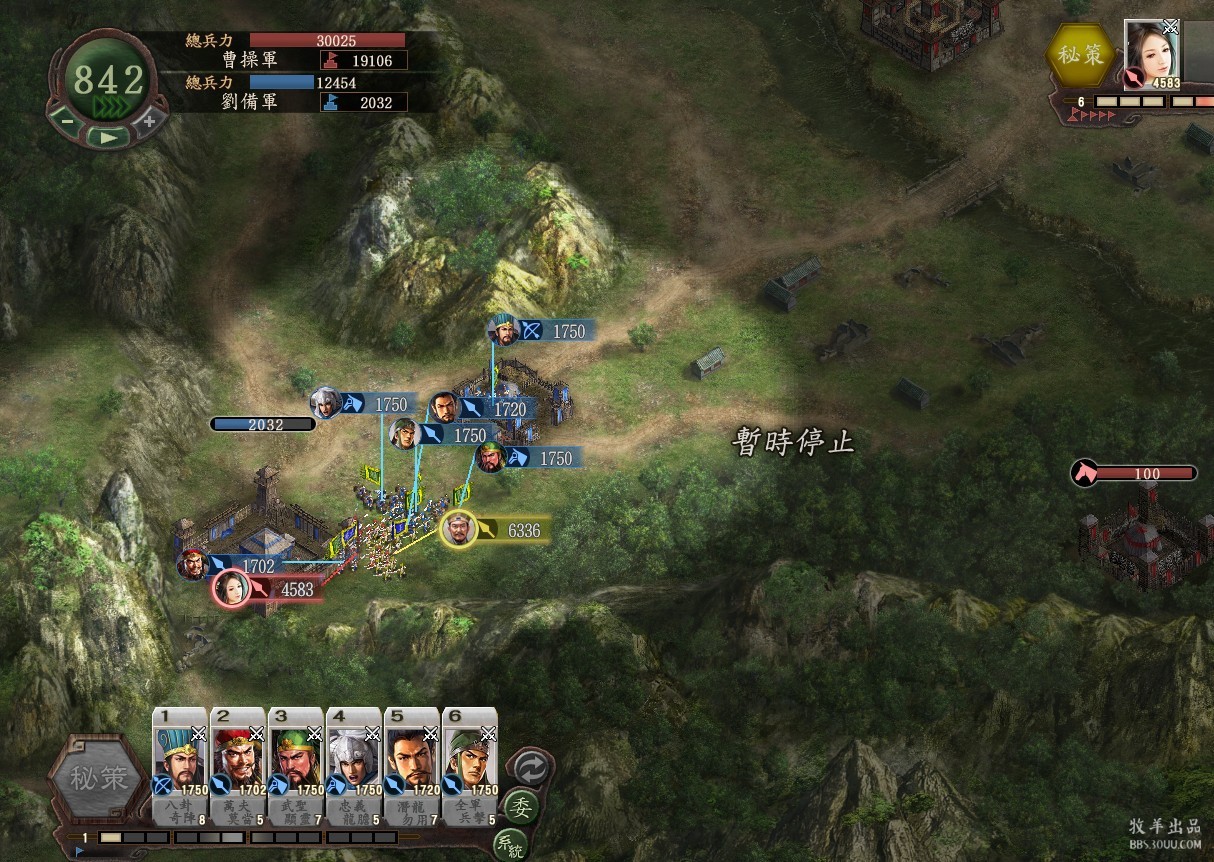Viewport: 1214px width, 862px height.
Task: Select officer card 5 with 潛龍勿用
Action: tap(412, 766)
